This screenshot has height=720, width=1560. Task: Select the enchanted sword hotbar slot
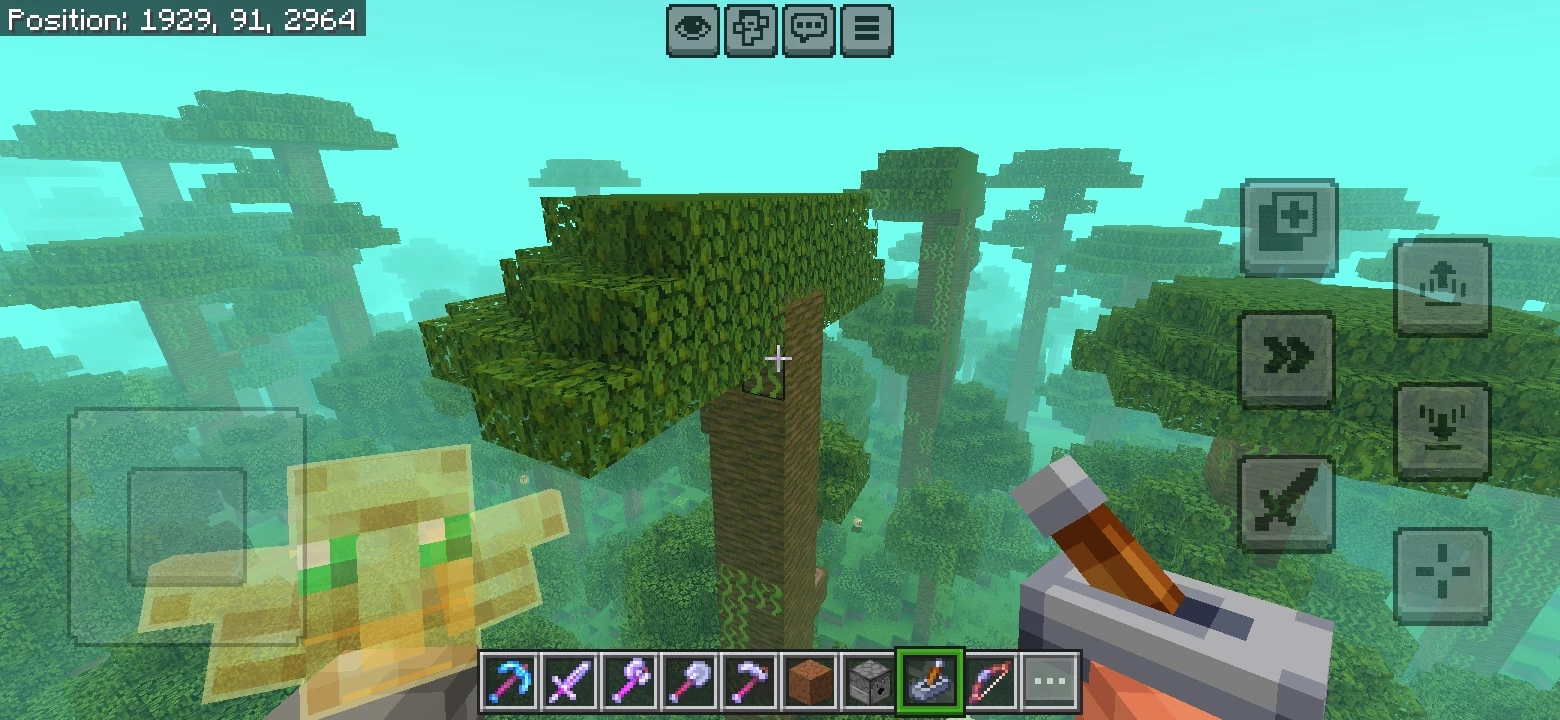pyautogui.click(x=569, y=683)
